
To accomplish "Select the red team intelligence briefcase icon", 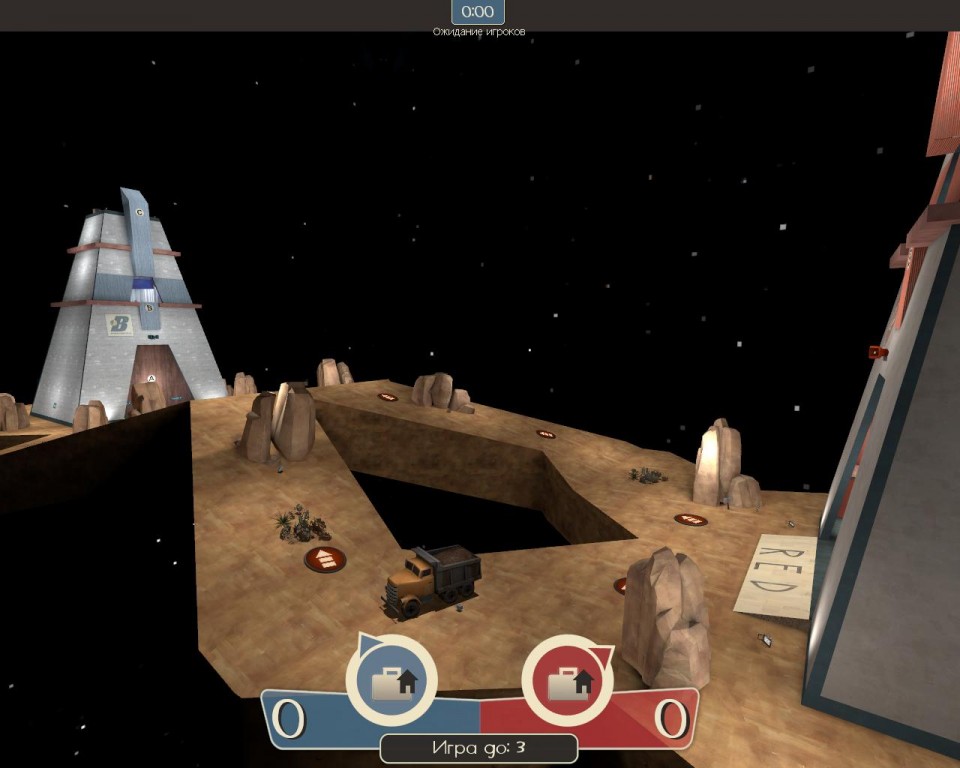I will (x=567, y=681).
